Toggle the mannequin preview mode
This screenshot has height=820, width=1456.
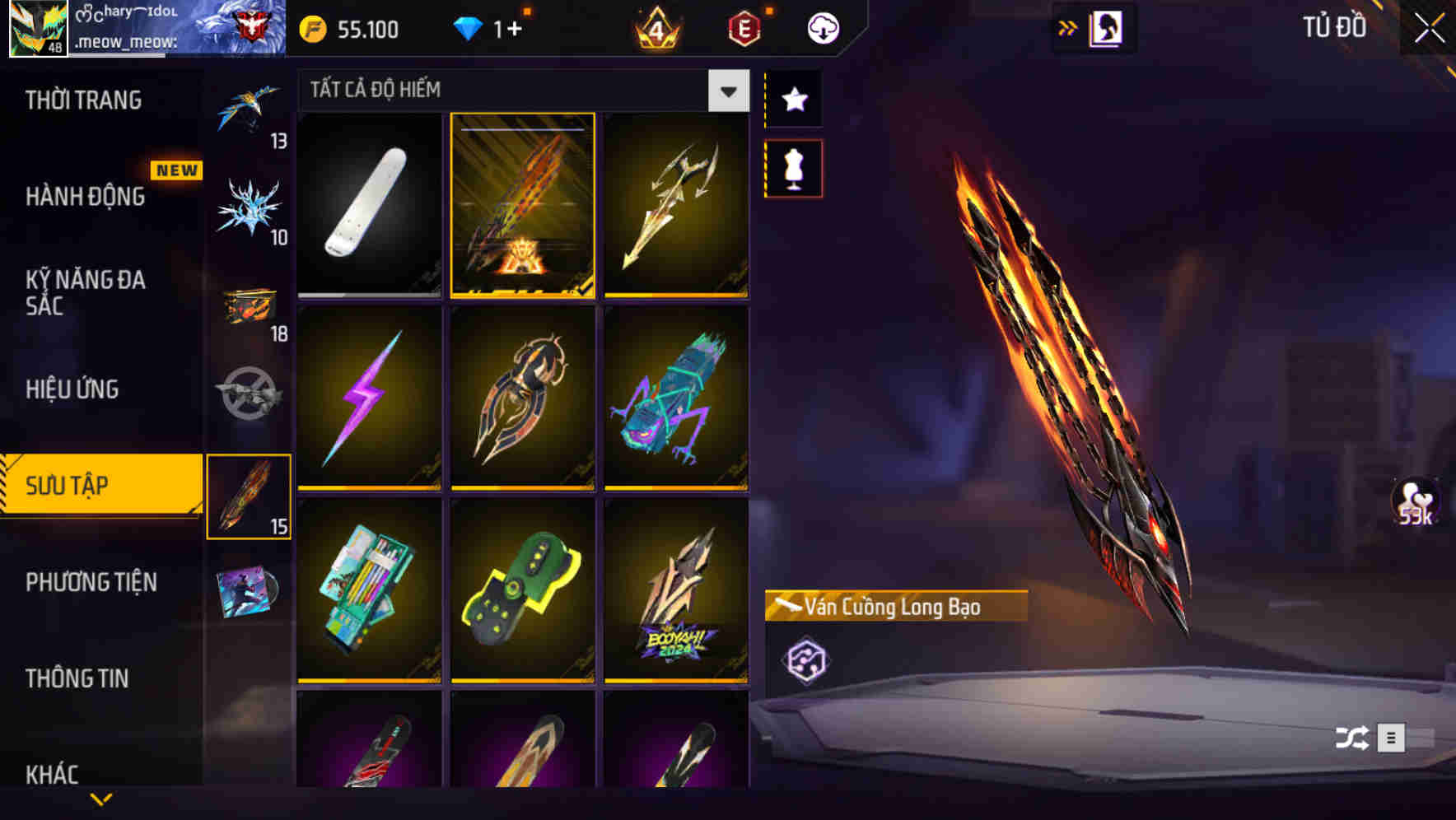(x=793, y=167)
